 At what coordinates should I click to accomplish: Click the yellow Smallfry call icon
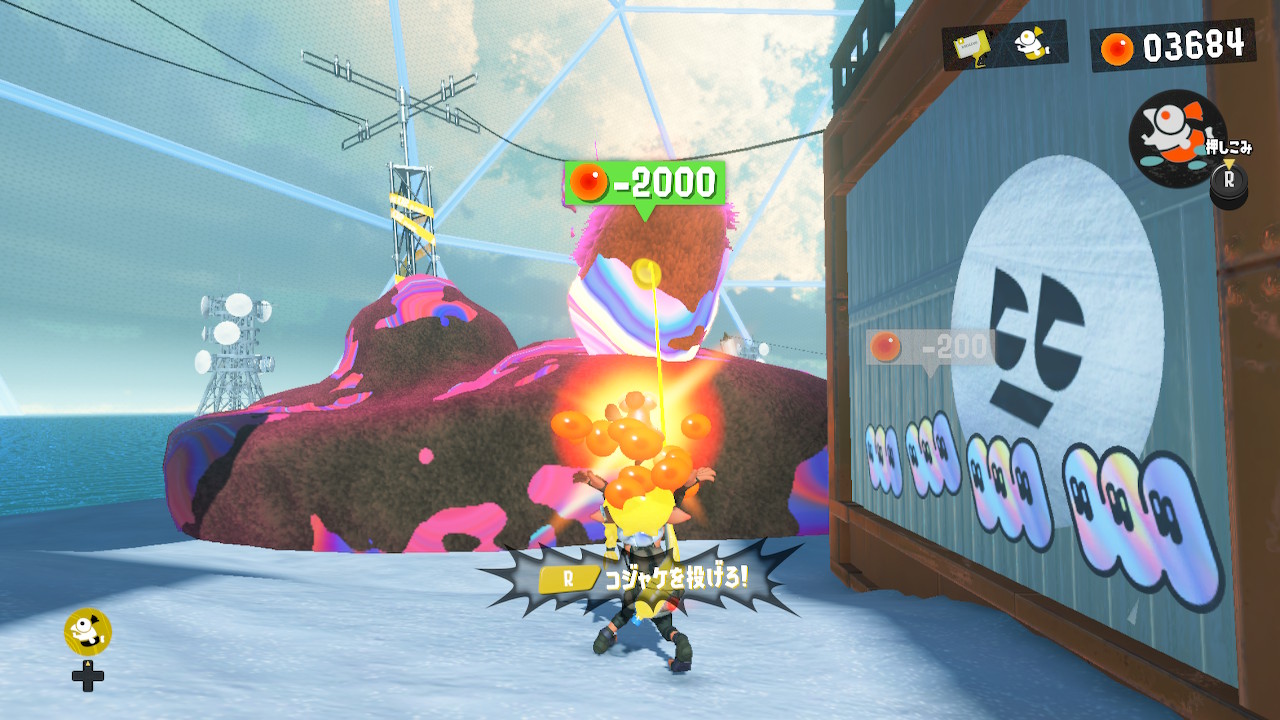(87, 631)
